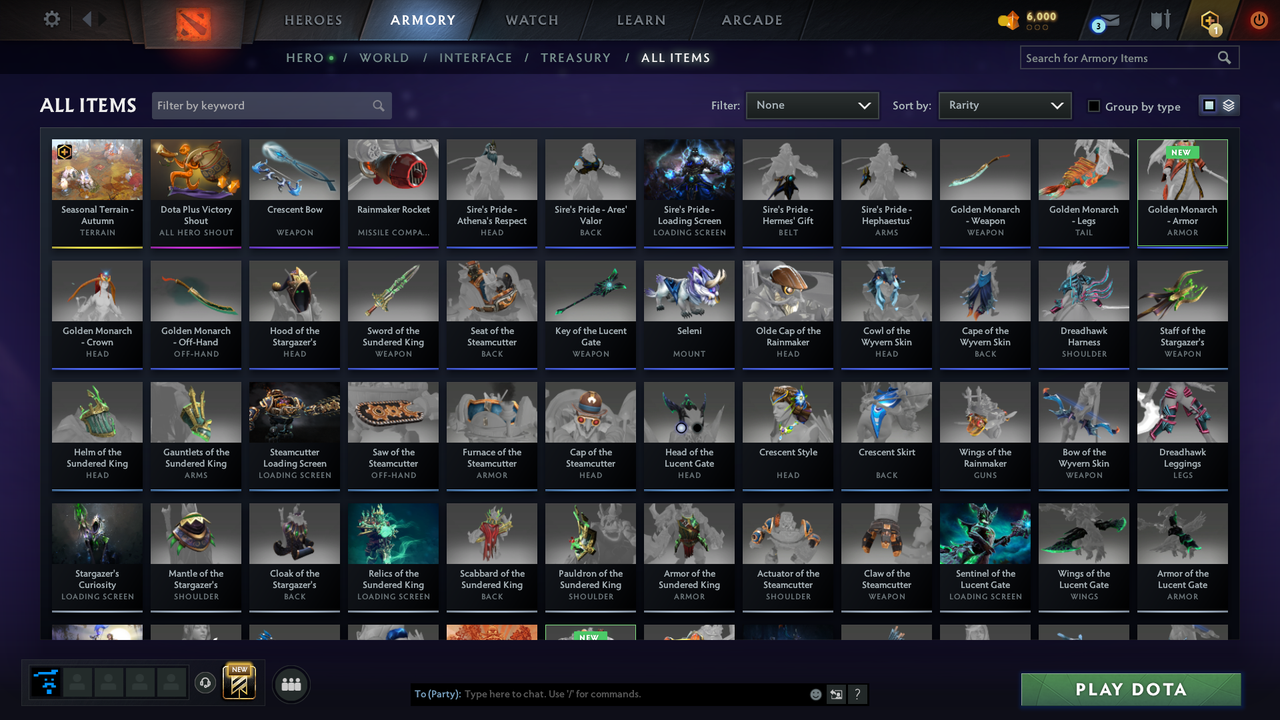Image resolution: width=1280 pixels, height=720 pixels.
Task: Open the friends list icon near party slots
Action: click(290, 684)
